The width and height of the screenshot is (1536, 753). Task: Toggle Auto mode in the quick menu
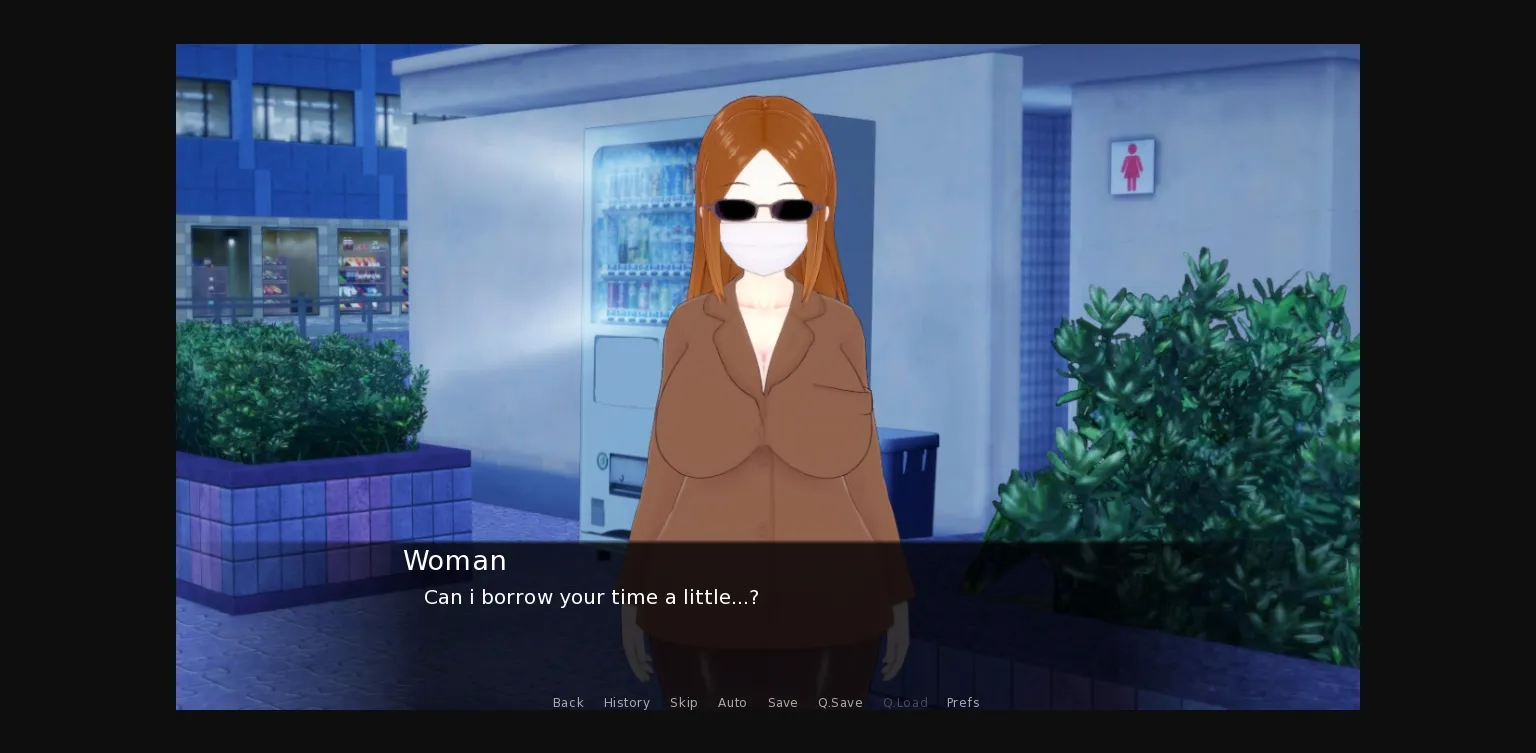[732, 703]
